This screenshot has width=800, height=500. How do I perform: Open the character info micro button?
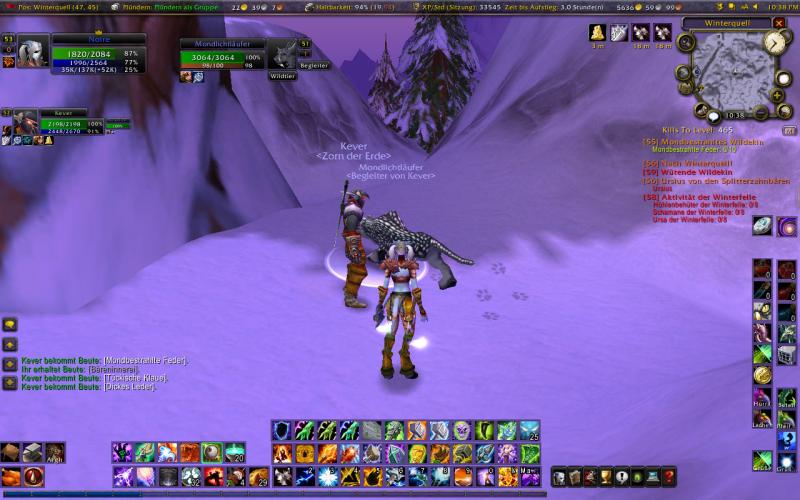pyautogui.click(x=559, y=477)
